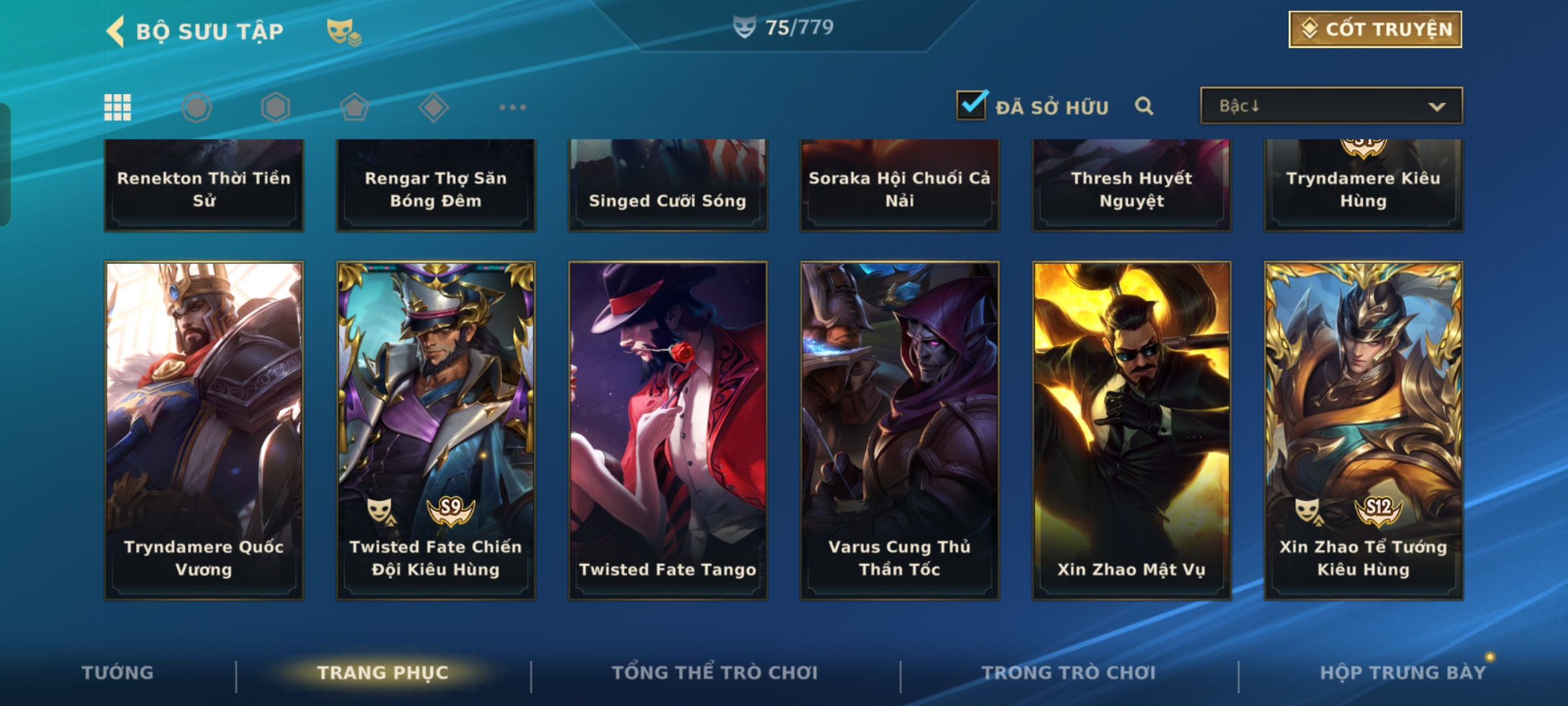Select the grid all-skins filter icon
The image size is (1568, 706).
(118, 107)
